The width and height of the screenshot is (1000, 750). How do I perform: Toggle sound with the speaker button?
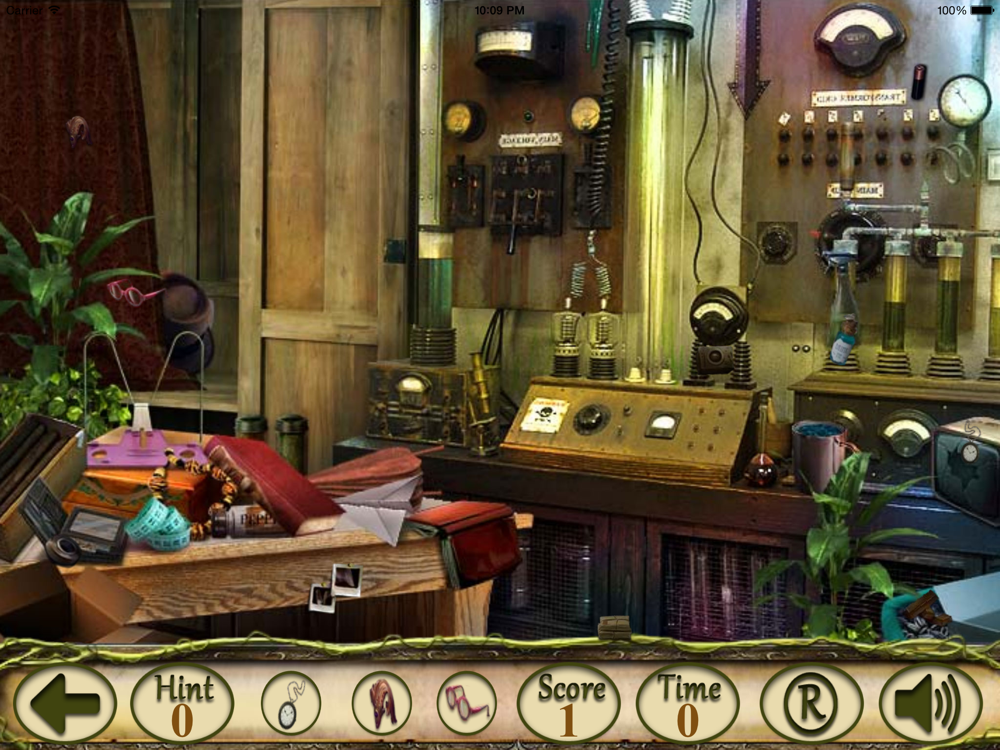tap(930, 704)
